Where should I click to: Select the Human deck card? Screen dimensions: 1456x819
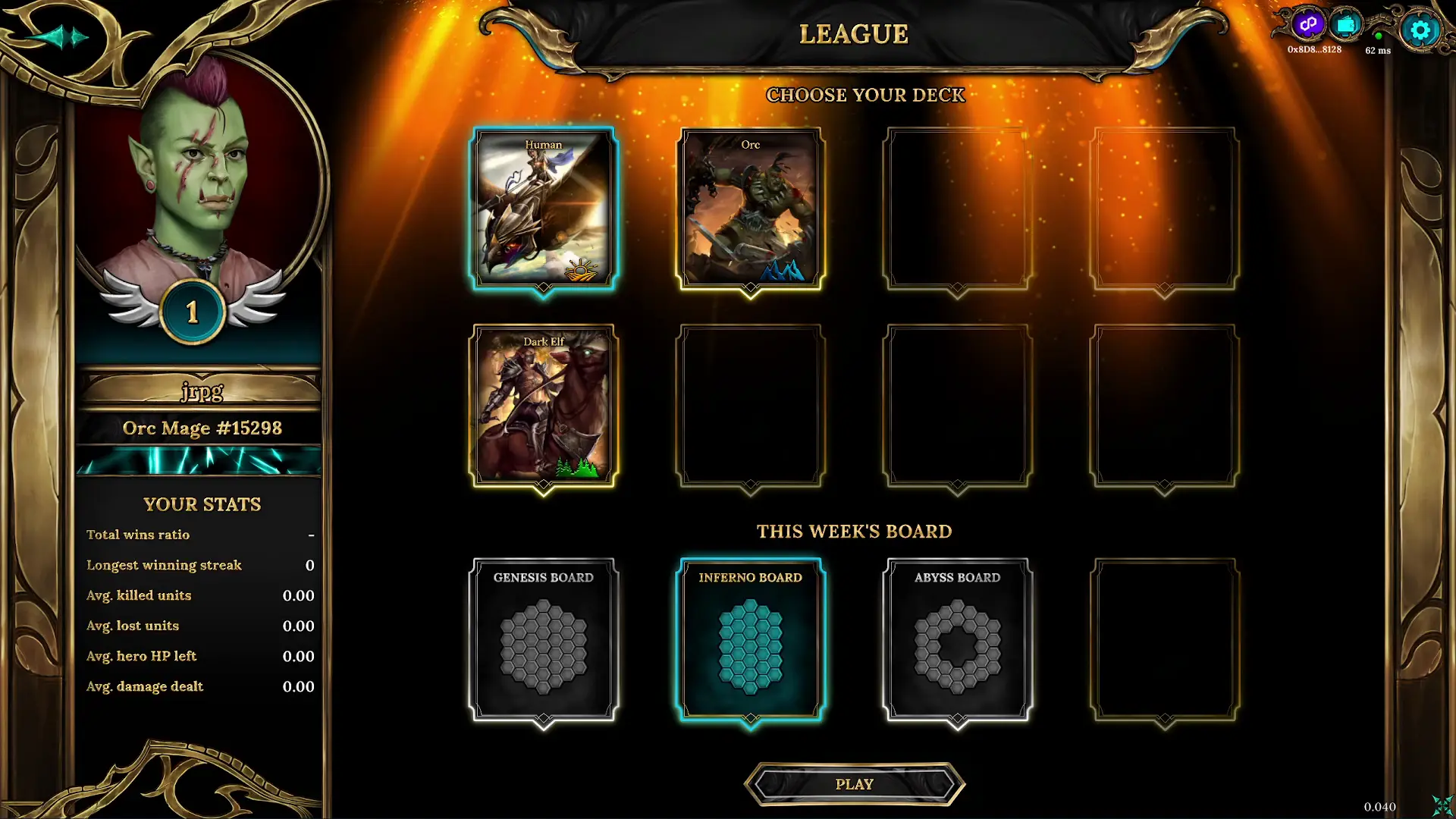(543, 207)
